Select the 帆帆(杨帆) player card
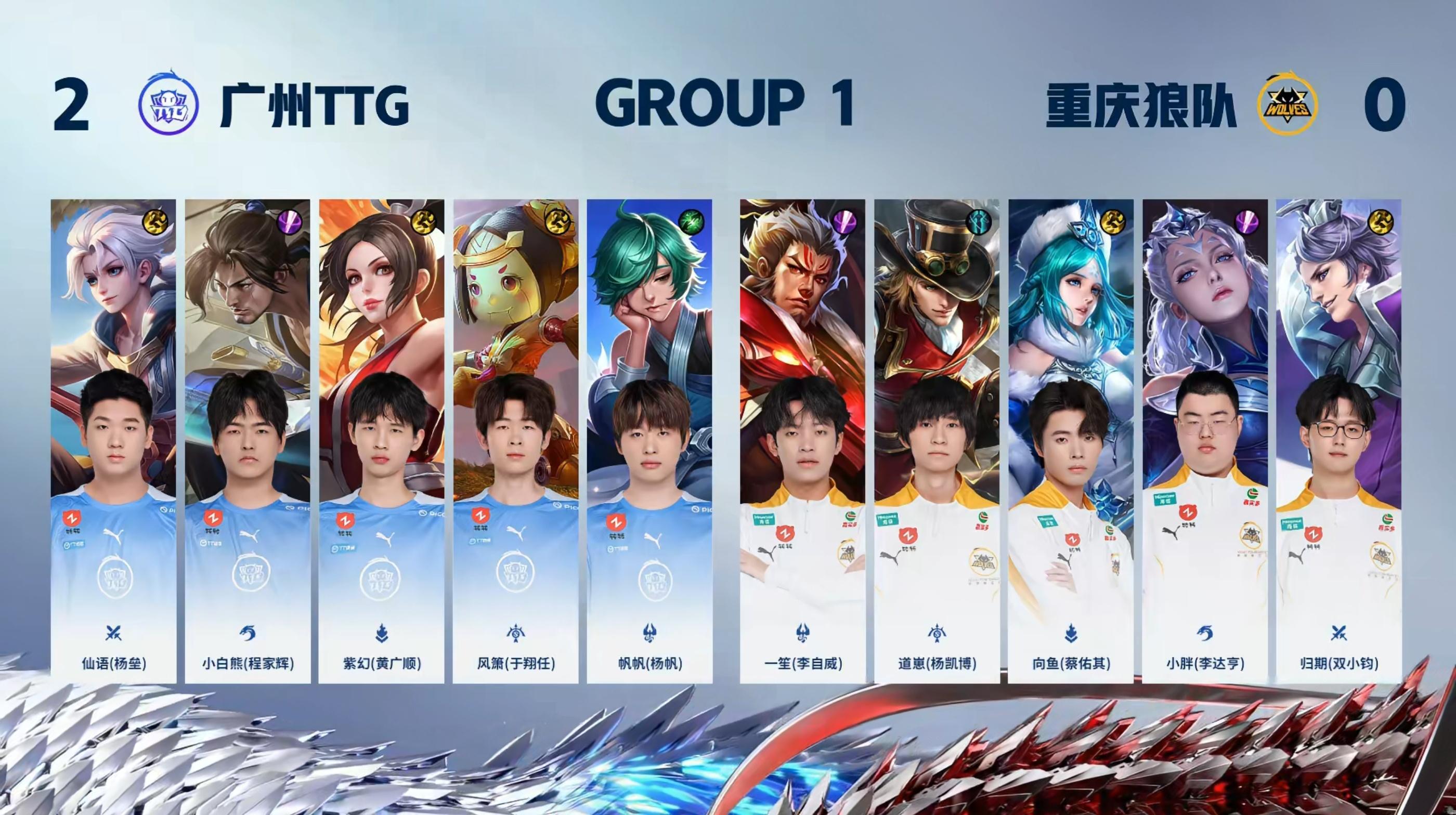The width and height of the screenshot is (1456, 815). (649, 441)
